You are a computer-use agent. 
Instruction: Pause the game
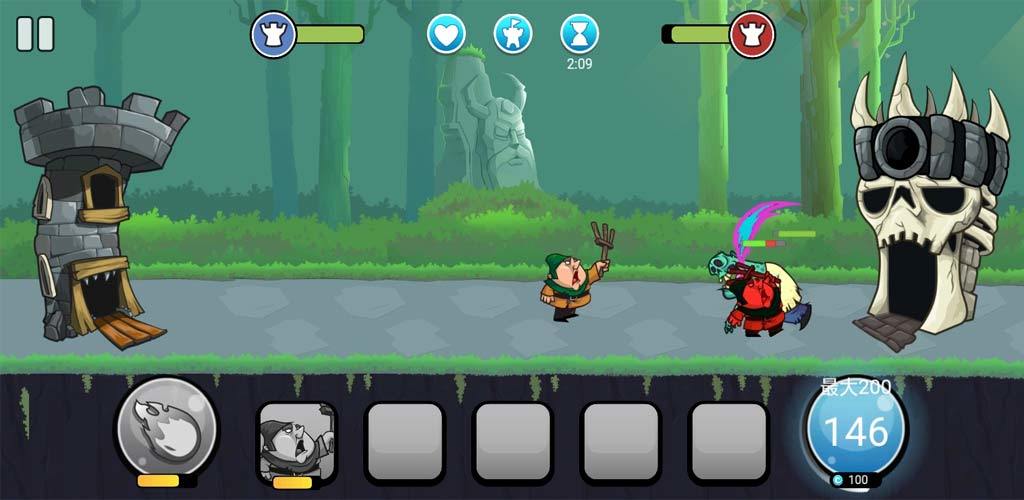coord(35,34)
